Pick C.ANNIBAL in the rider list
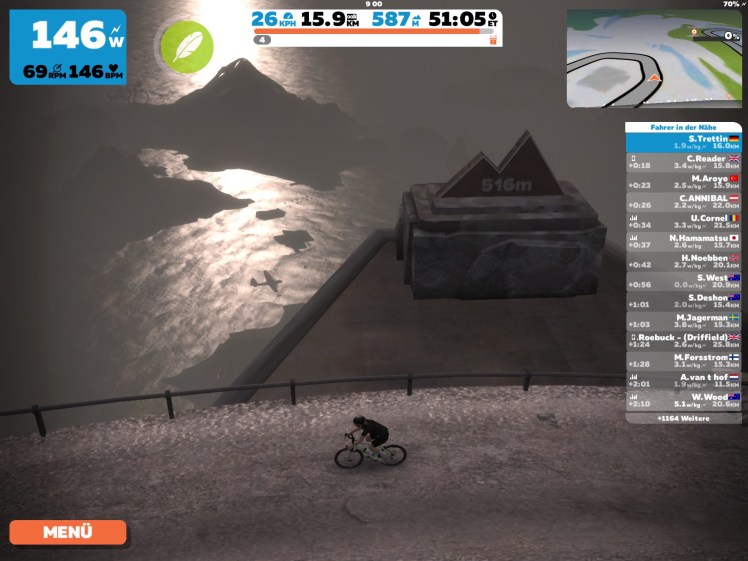The height and width of the screenshot is (561, 748). (x=683, y=201)
